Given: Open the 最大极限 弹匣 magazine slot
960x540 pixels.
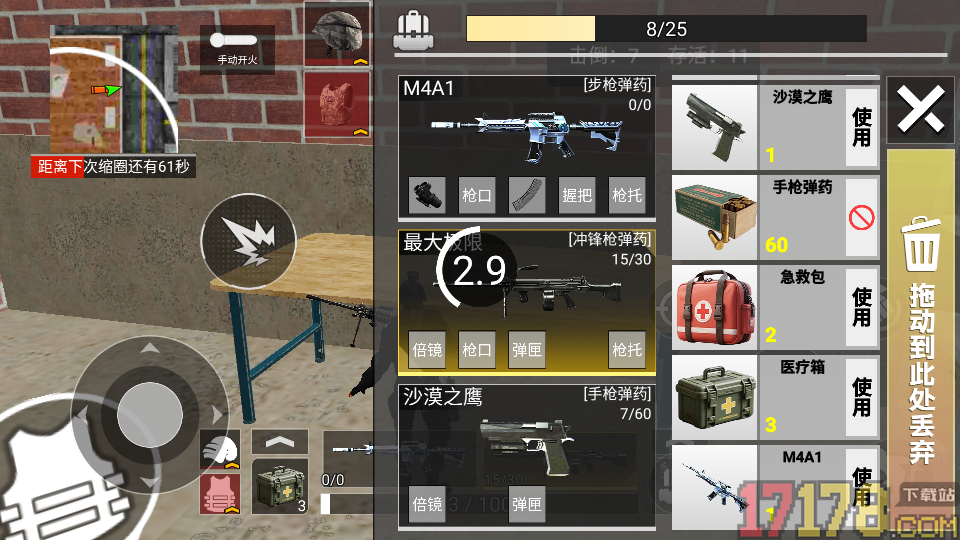Looking at the screenshot, I should click(527, 350).
